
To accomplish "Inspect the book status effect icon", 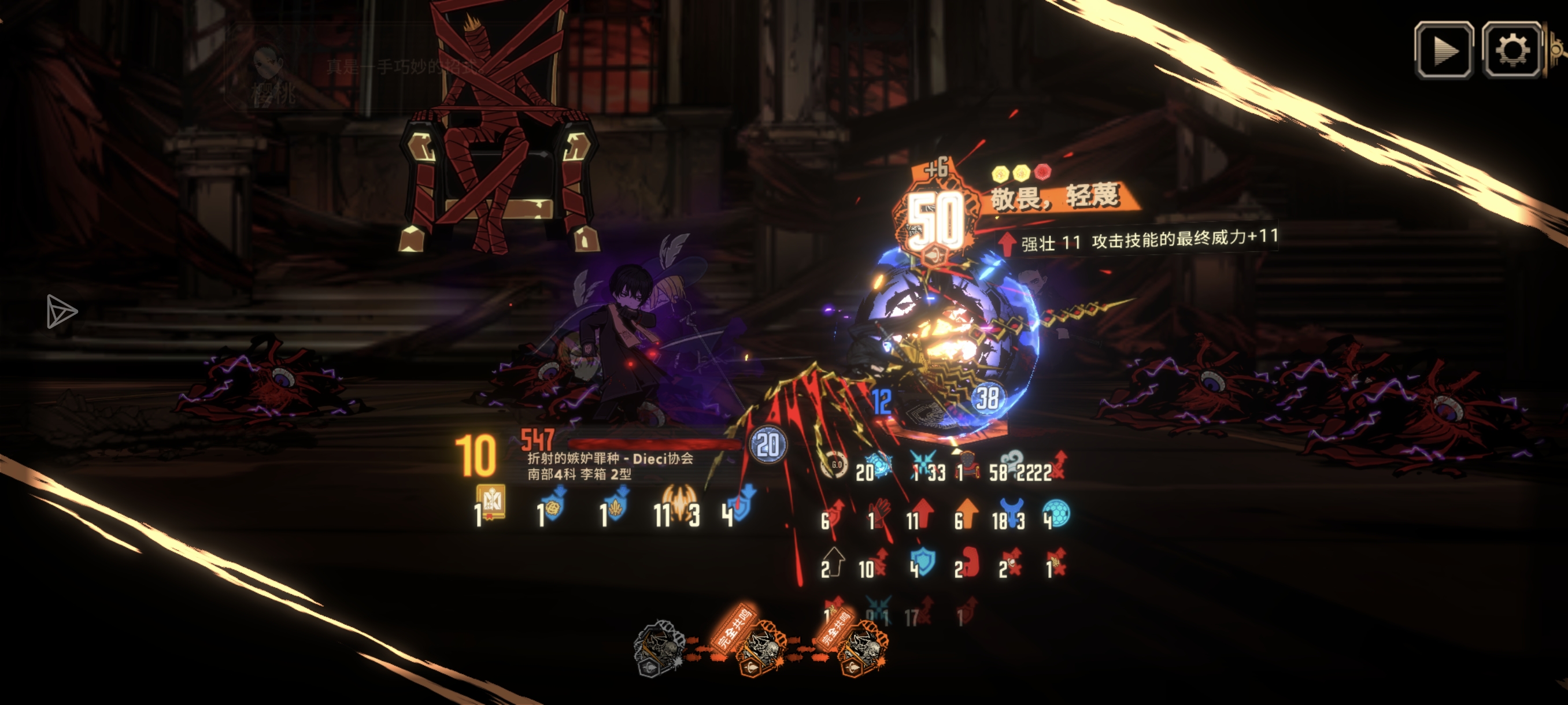I will click(491, 502).
